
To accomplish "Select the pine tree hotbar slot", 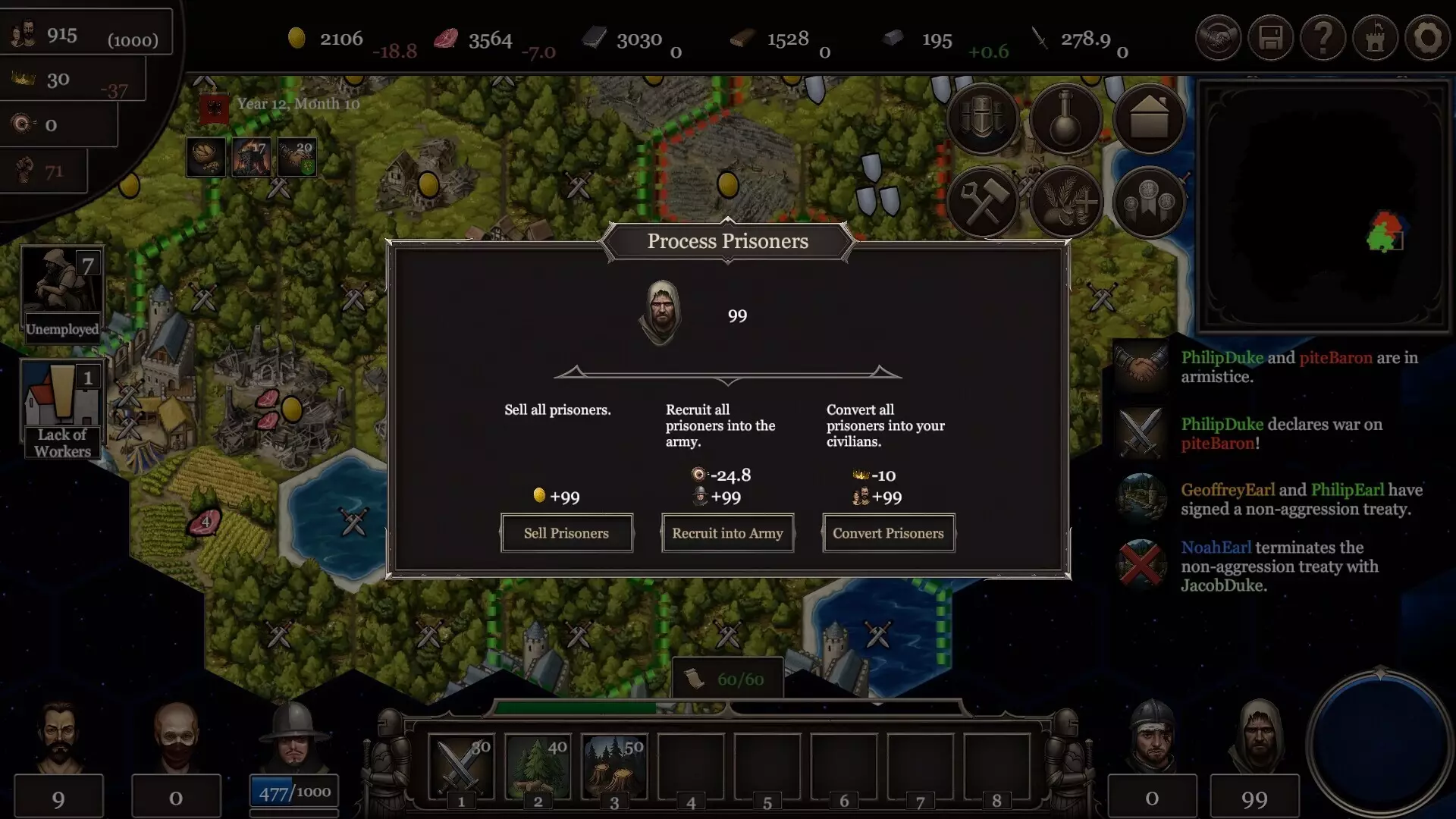I will coord(538,766).
